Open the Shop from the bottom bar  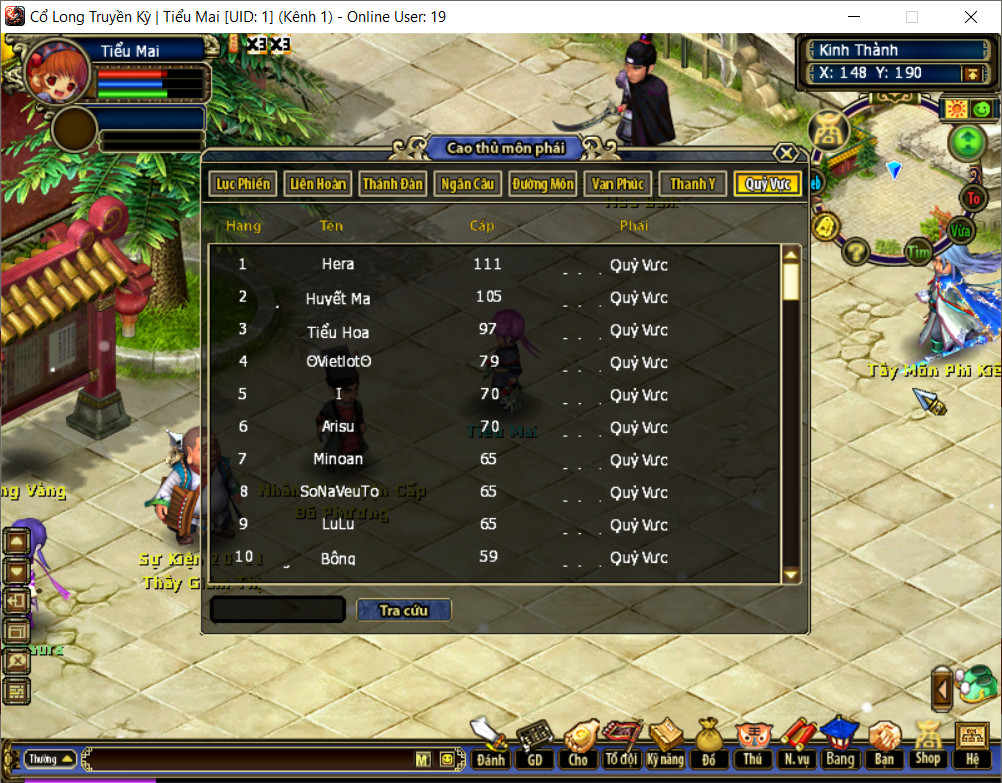[x=928, y=745]
